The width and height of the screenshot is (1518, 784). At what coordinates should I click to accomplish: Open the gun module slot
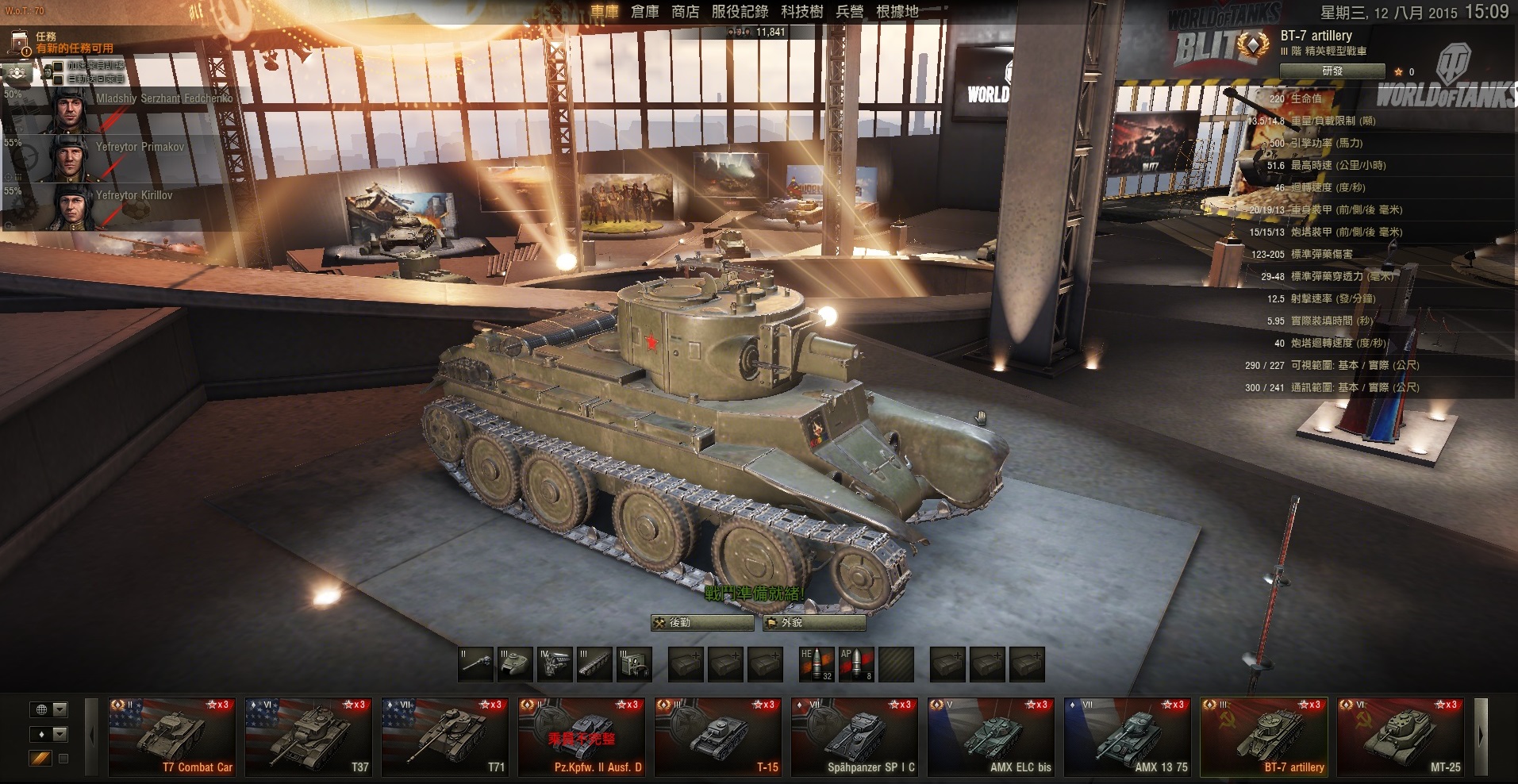[x=476, y=664]
